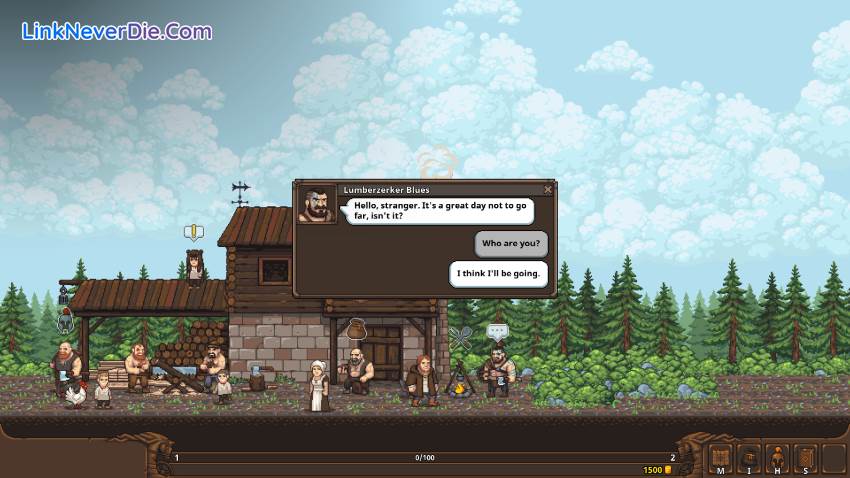Viewport: 850px width, 478px height.
Task: Open the map with the M icon
Action: coord(720,459)
